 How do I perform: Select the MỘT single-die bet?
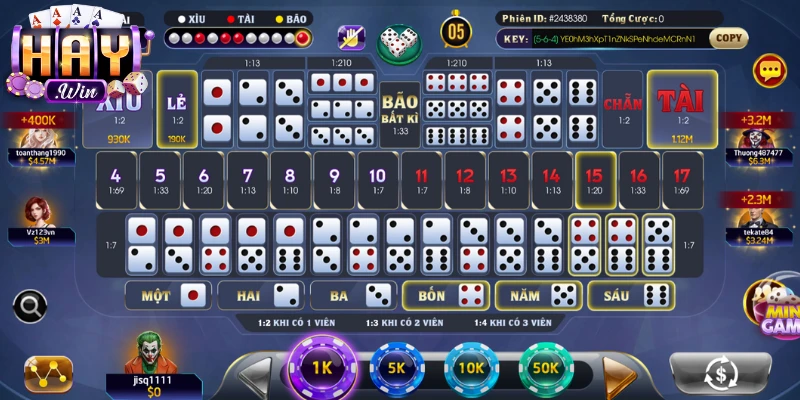(166, 295)
